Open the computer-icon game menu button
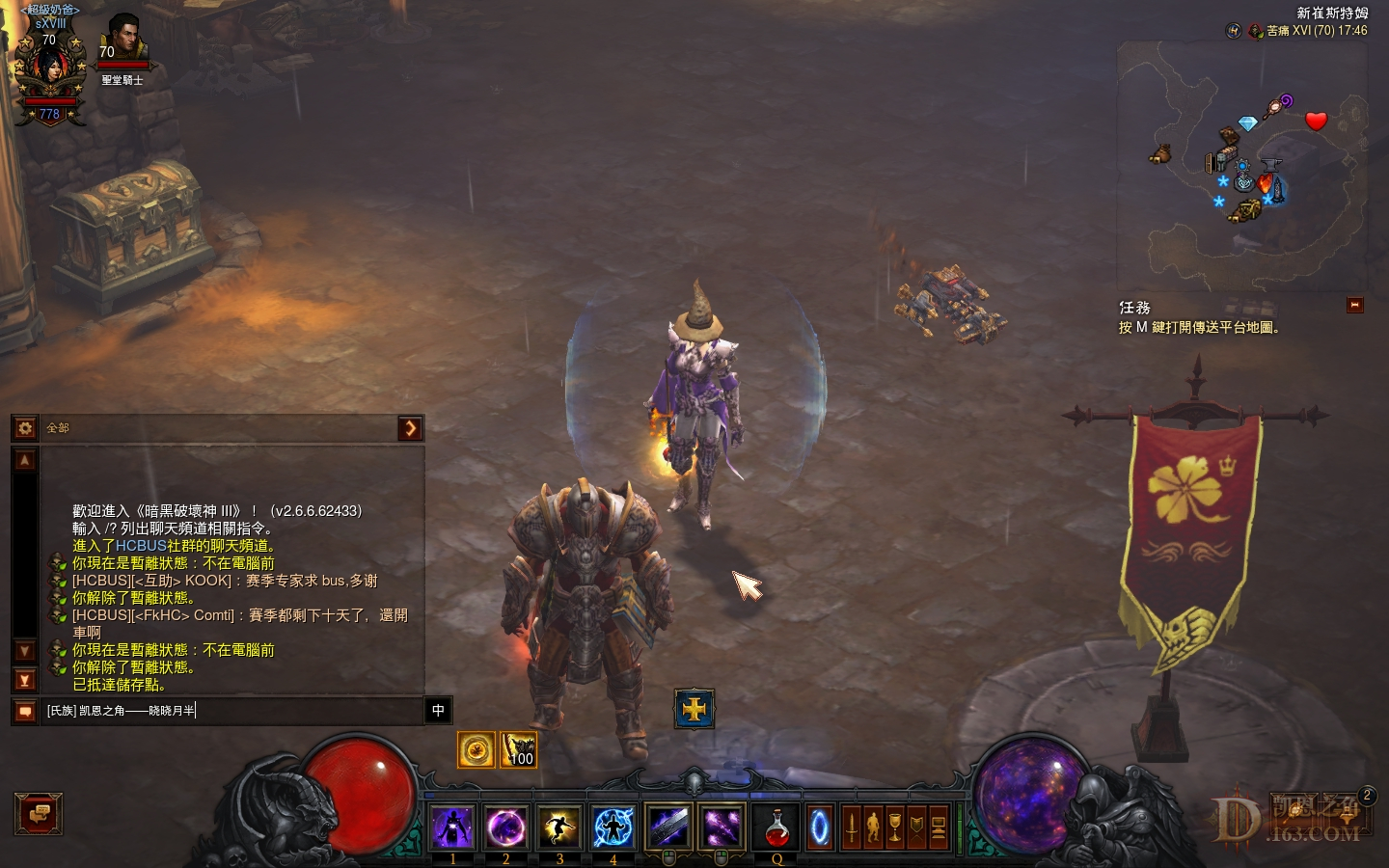This screenshot has height=868, width=1389. point(938,827)
